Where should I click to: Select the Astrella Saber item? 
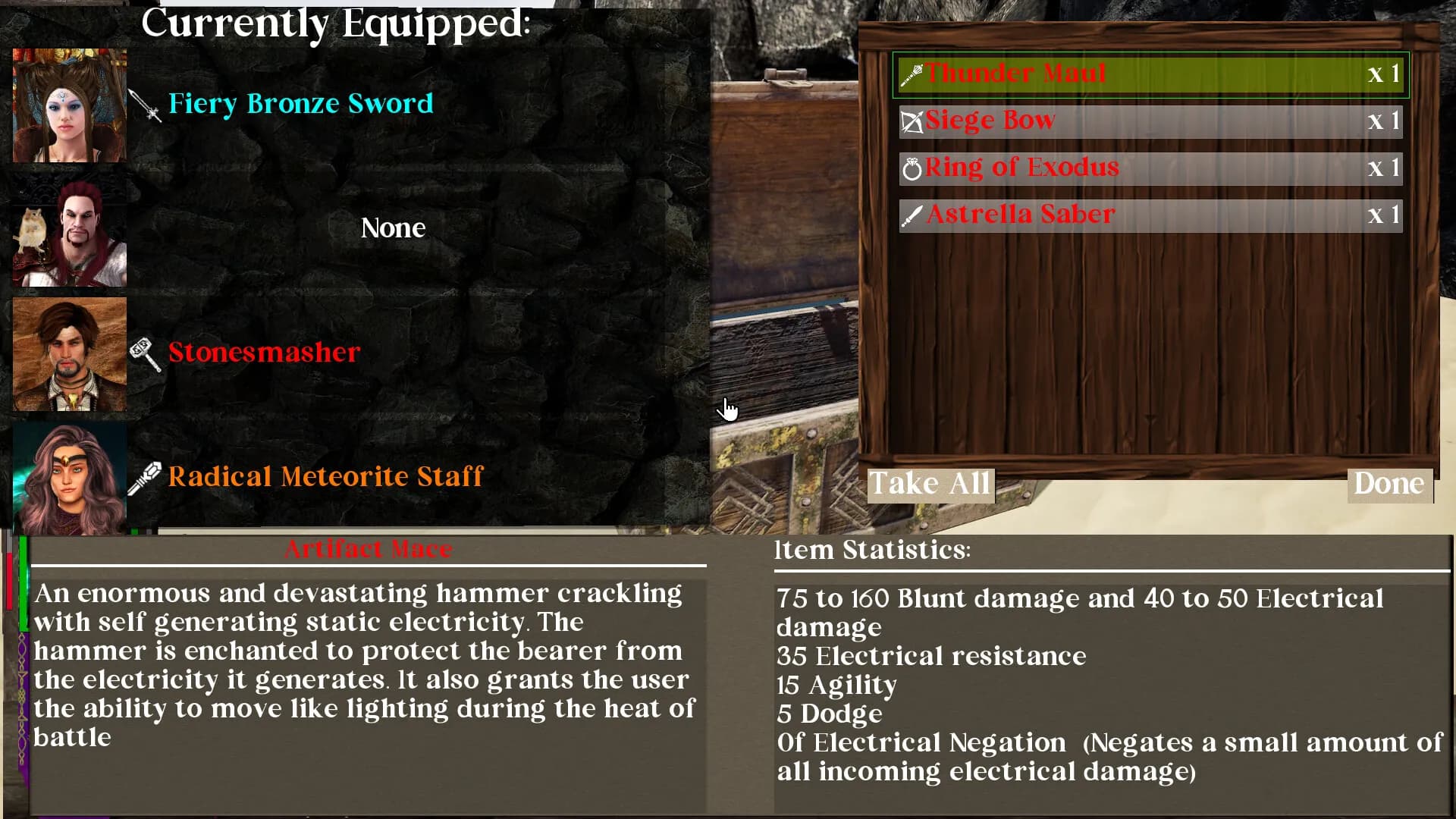[x=1150, y=215]
